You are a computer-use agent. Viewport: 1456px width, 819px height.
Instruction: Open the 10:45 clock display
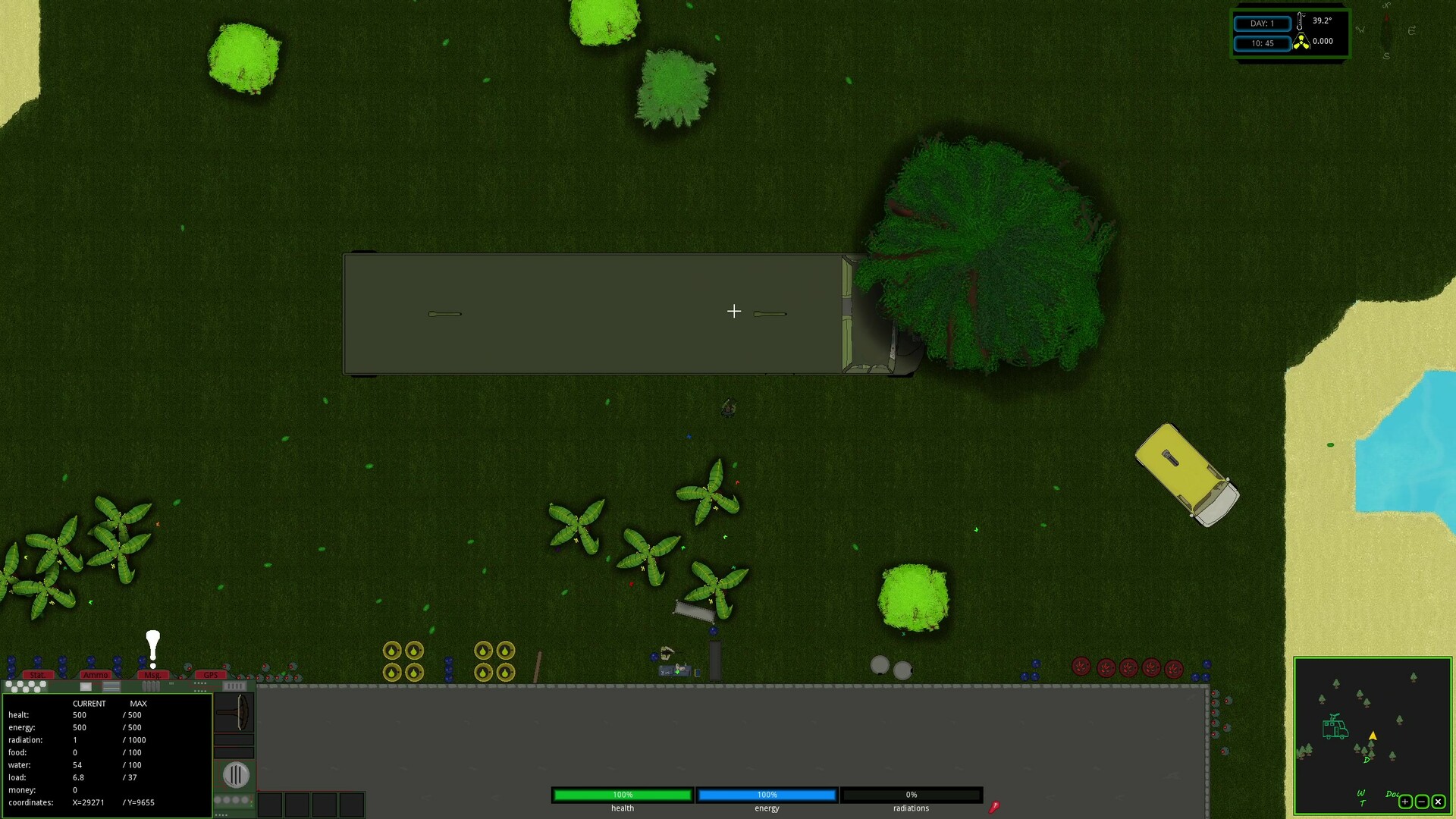coord(1263,43)
